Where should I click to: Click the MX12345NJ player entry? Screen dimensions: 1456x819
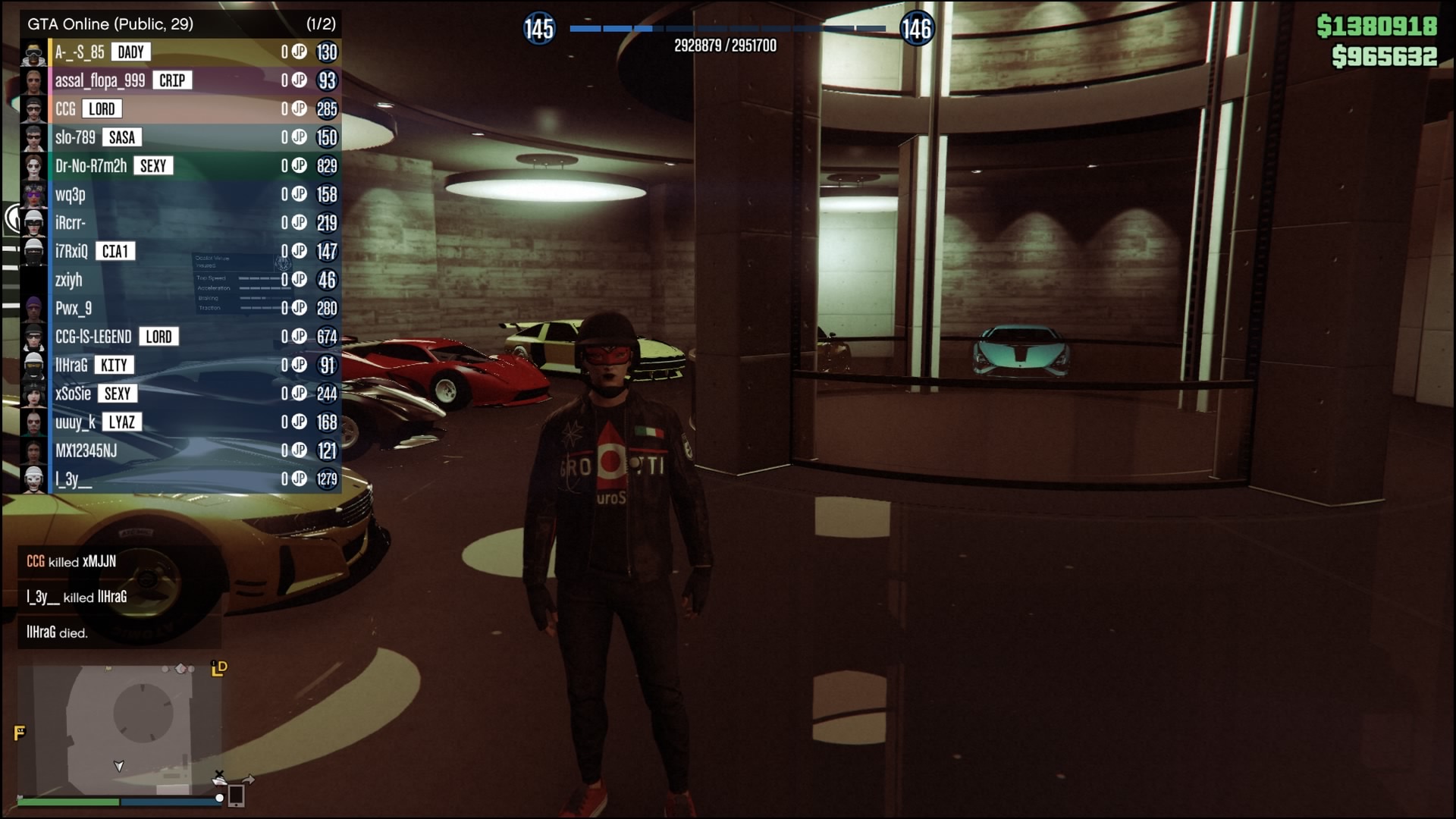(x=182, y=450)
